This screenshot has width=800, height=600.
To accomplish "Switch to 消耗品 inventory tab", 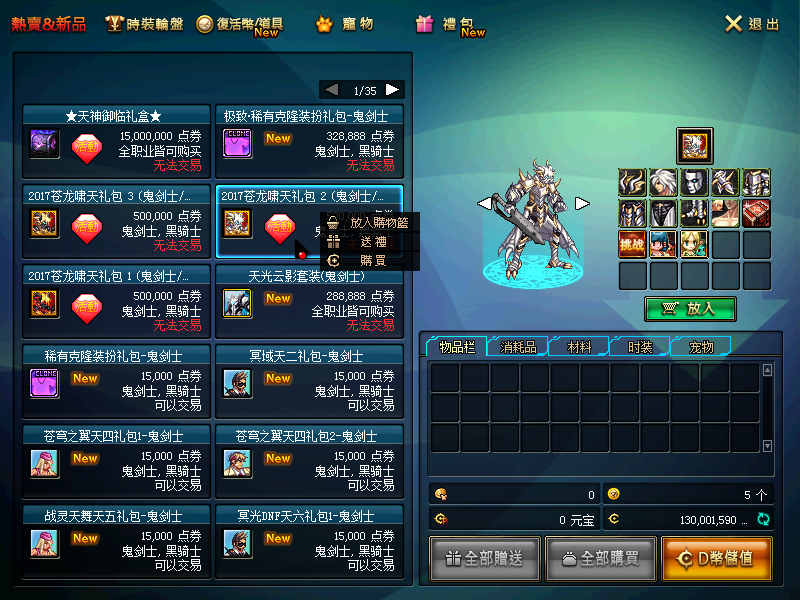I will point(518,347).
